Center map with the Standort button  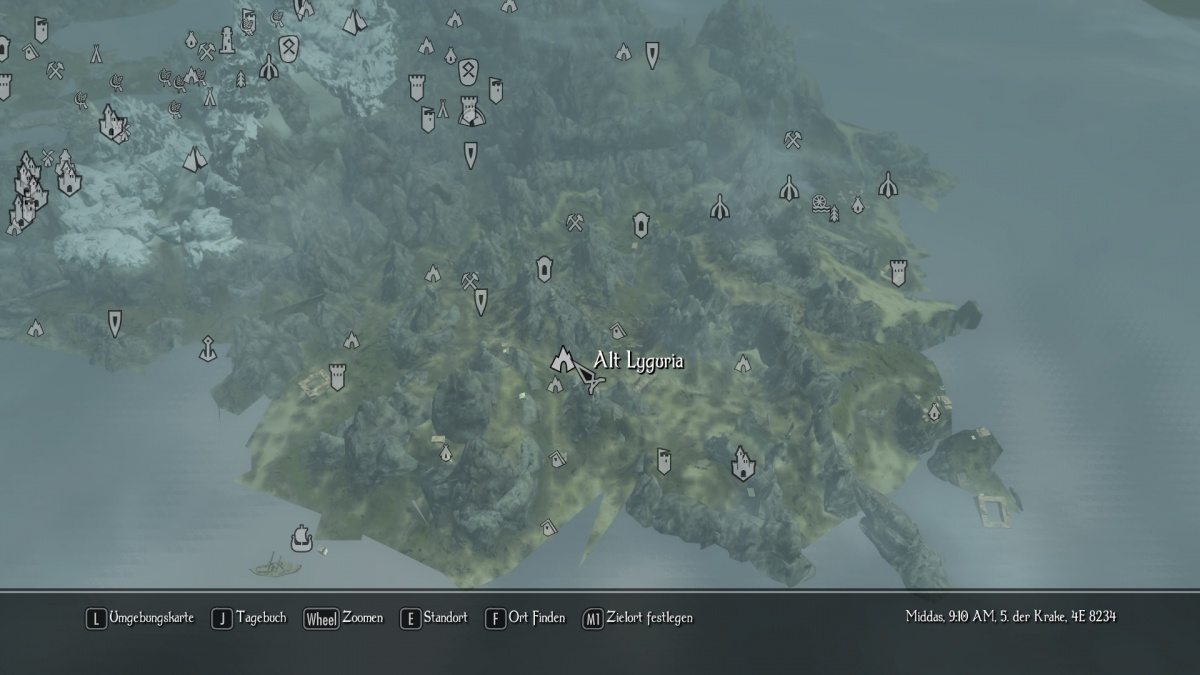(x=434, y=618)
